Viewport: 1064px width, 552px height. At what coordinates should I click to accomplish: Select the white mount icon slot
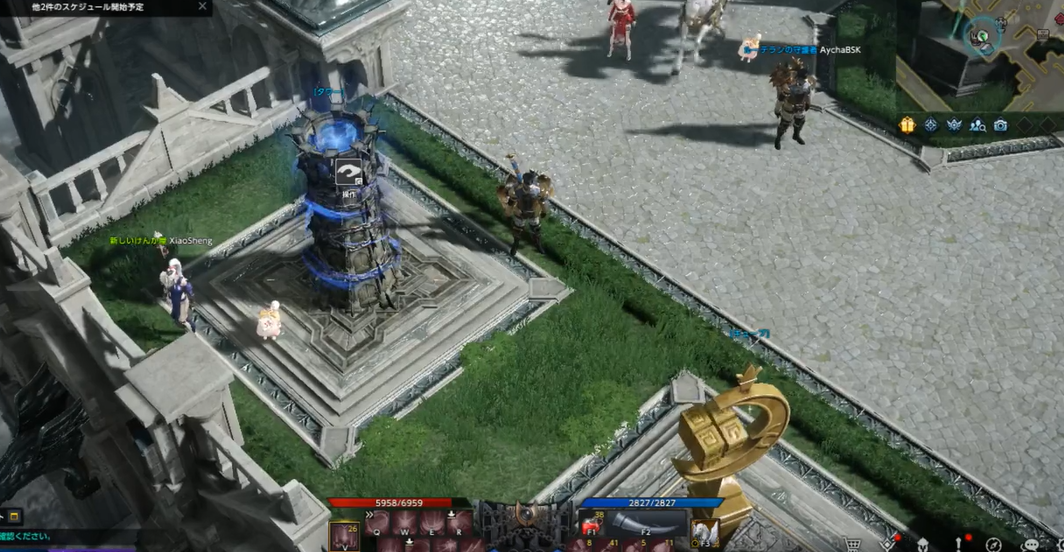coord(705,532)
